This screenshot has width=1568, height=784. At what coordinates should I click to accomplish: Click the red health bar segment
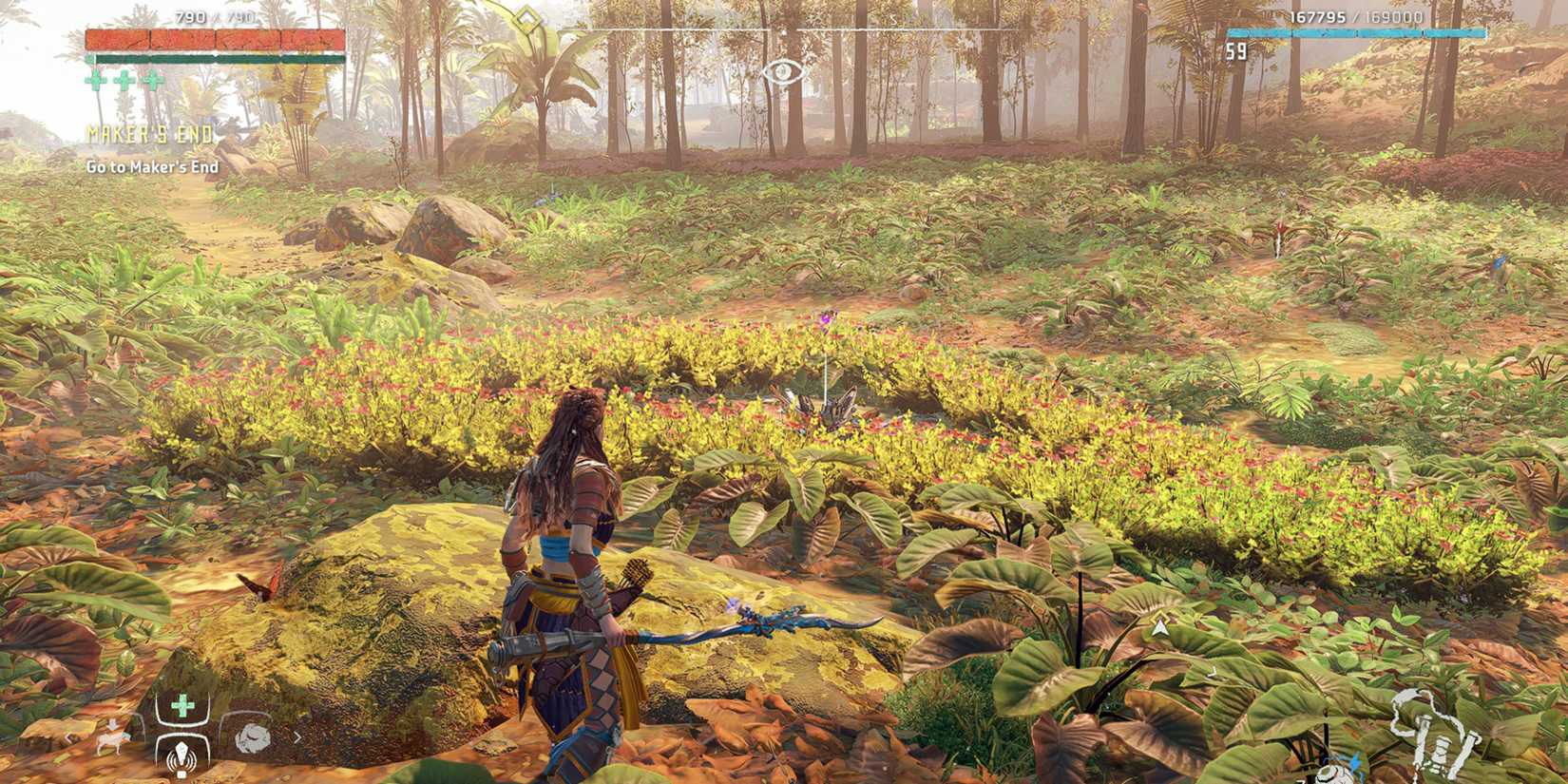click(x=214, y=40)
